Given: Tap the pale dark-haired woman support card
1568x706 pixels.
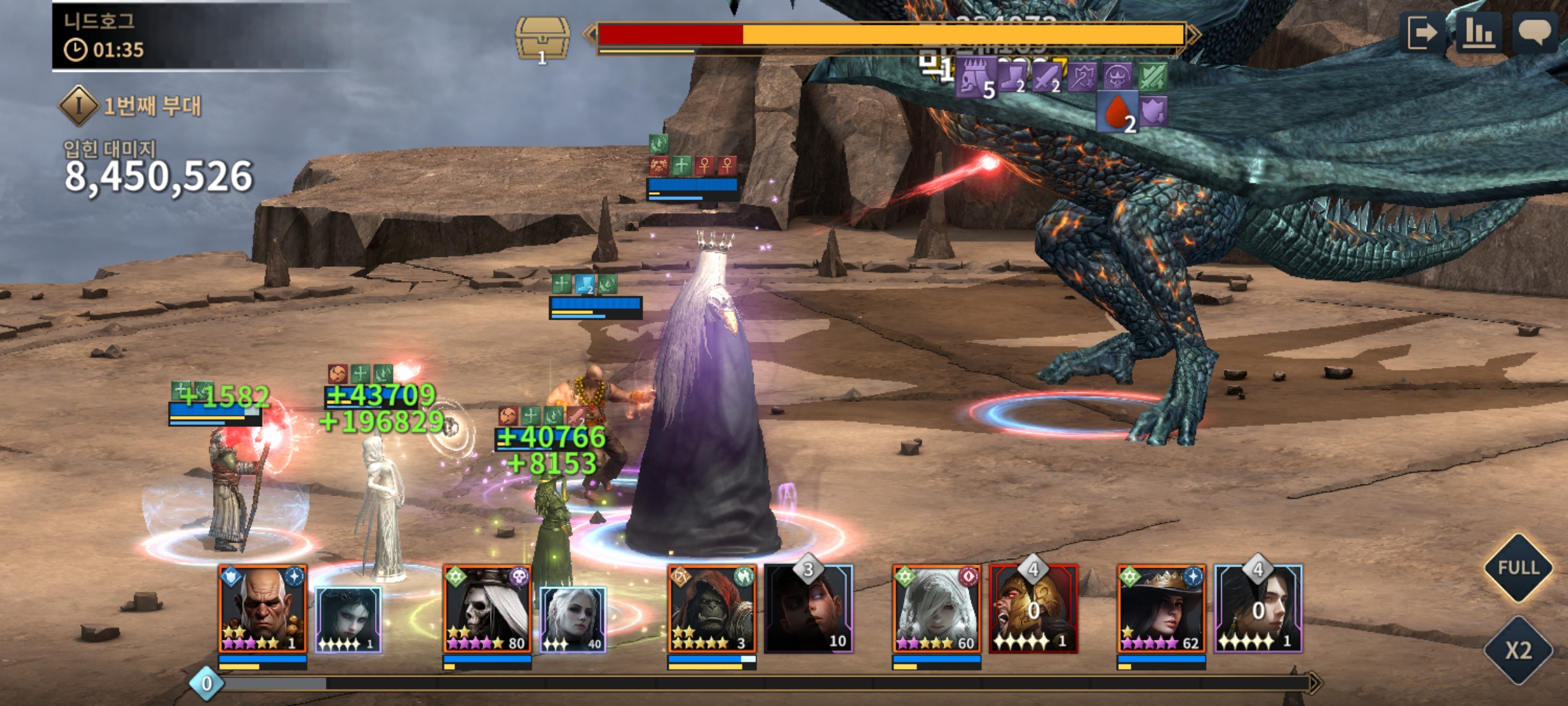Looking at the screenshot, I should (x=348, y=619).
